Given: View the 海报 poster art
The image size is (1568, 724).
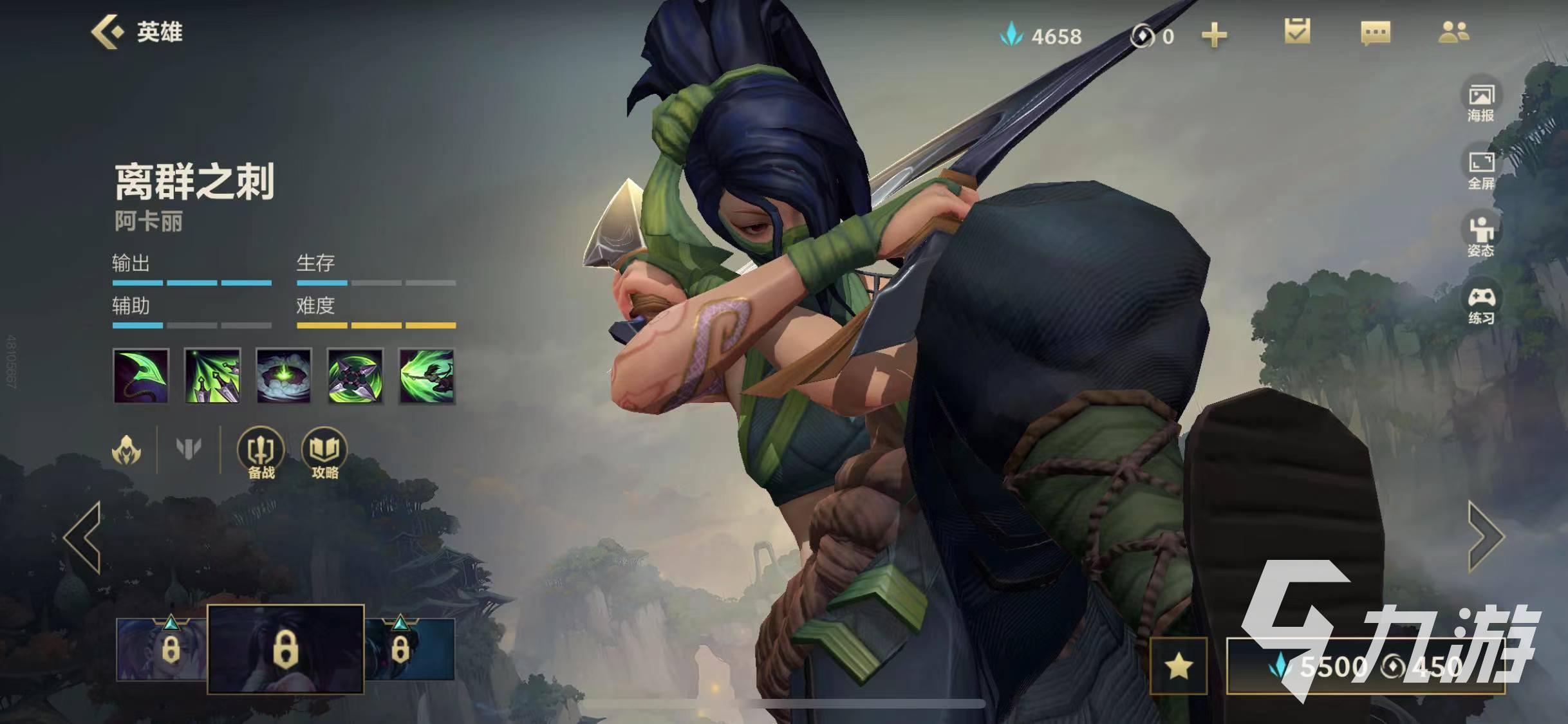Looking at the screenshot, I should [1480, 102].
